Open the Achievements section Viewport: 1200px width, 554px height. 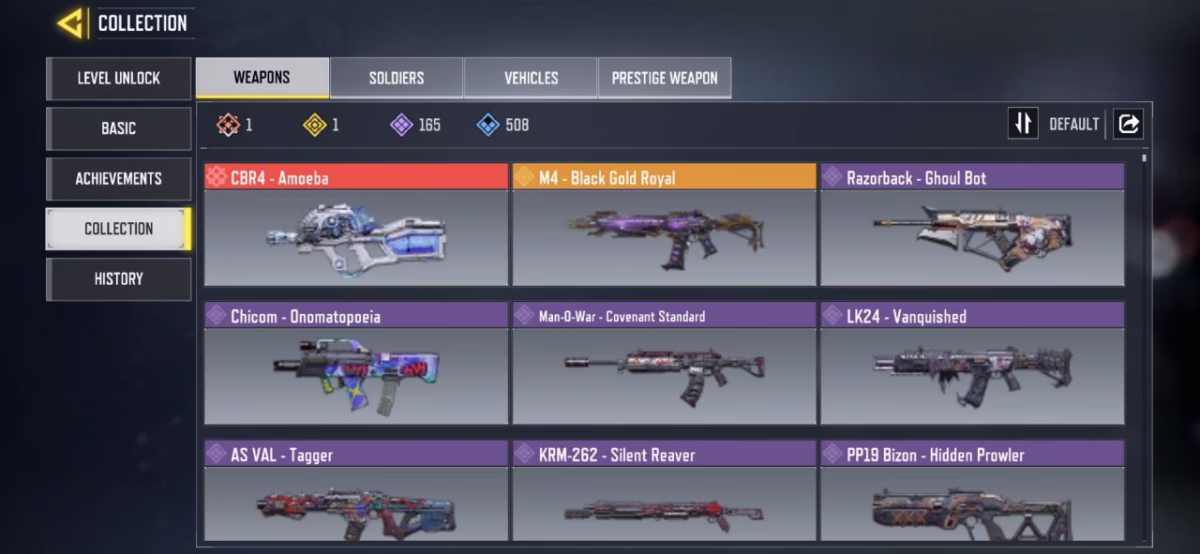point(118,178)
